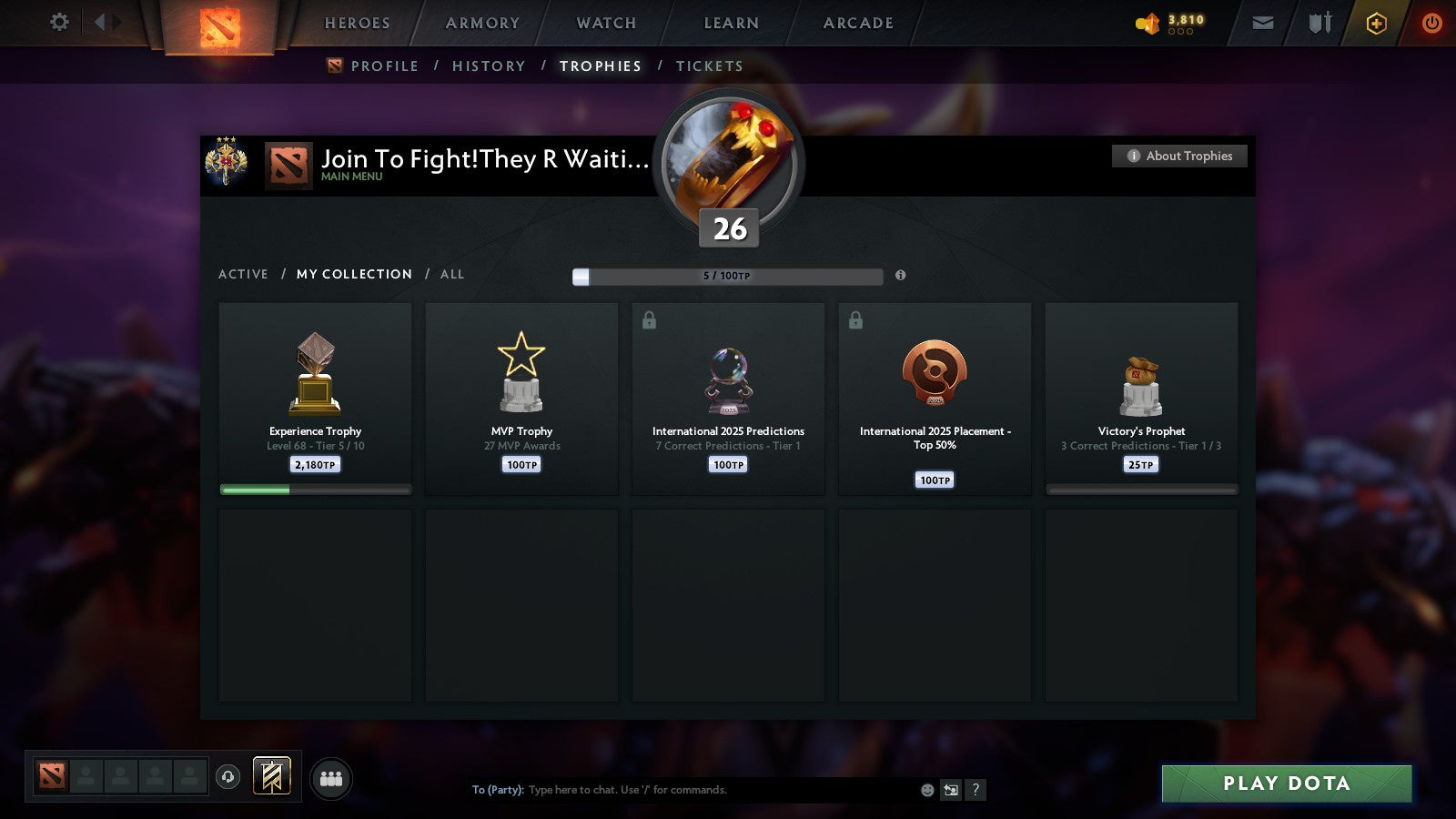
Task: Click the back navigation arrow
Action: 103,23
